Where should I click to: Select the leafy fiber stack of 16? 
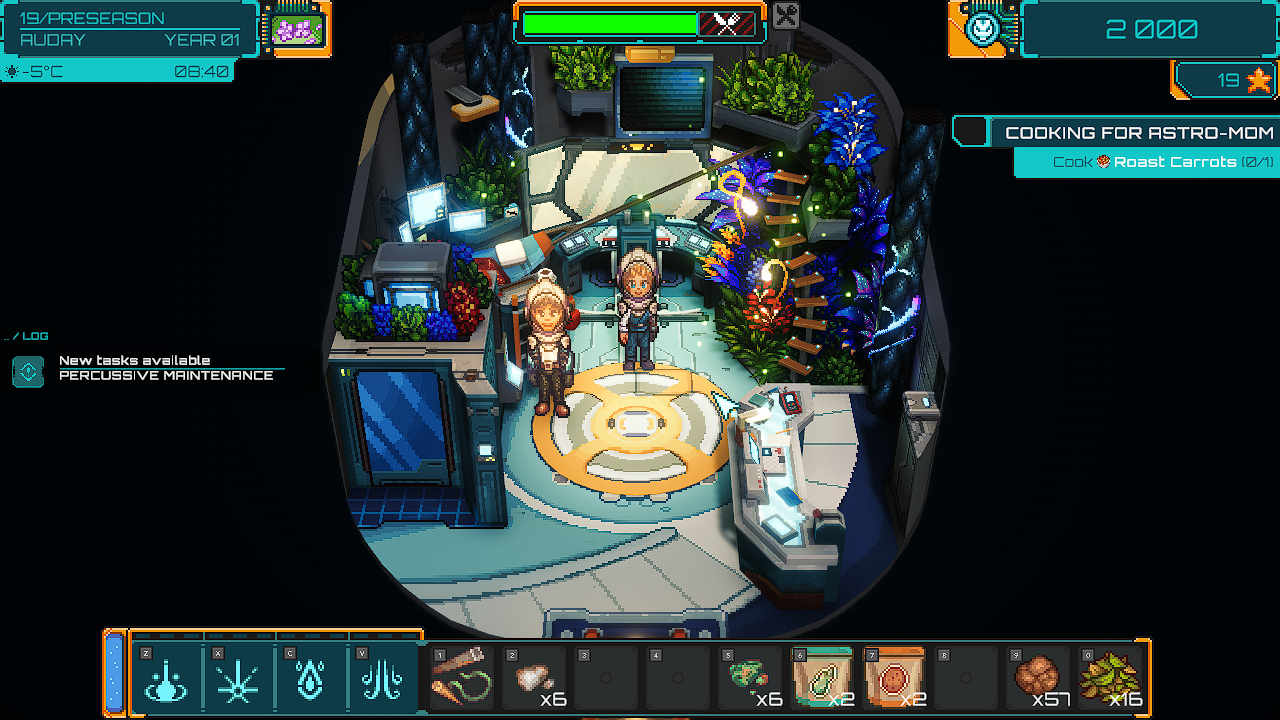[x=1110, y=678]
